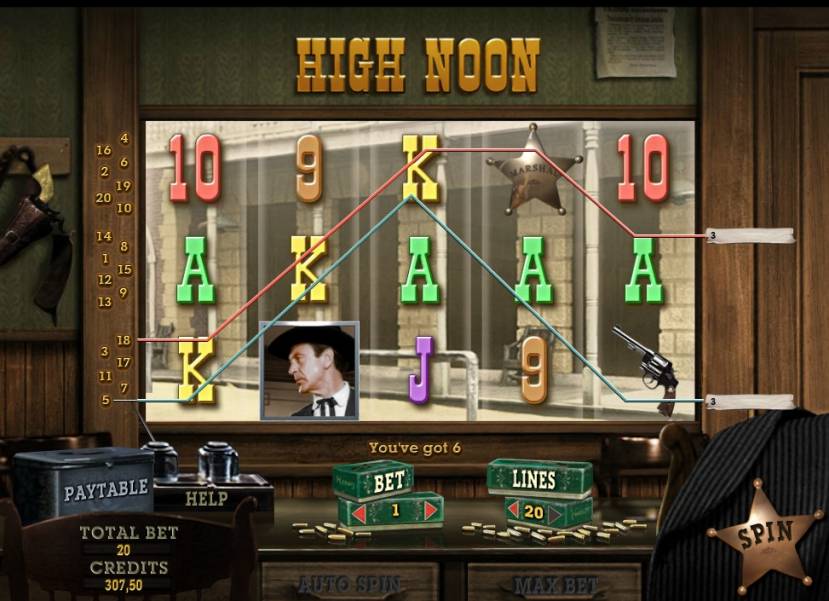Select payline number 14

point(103,237)
